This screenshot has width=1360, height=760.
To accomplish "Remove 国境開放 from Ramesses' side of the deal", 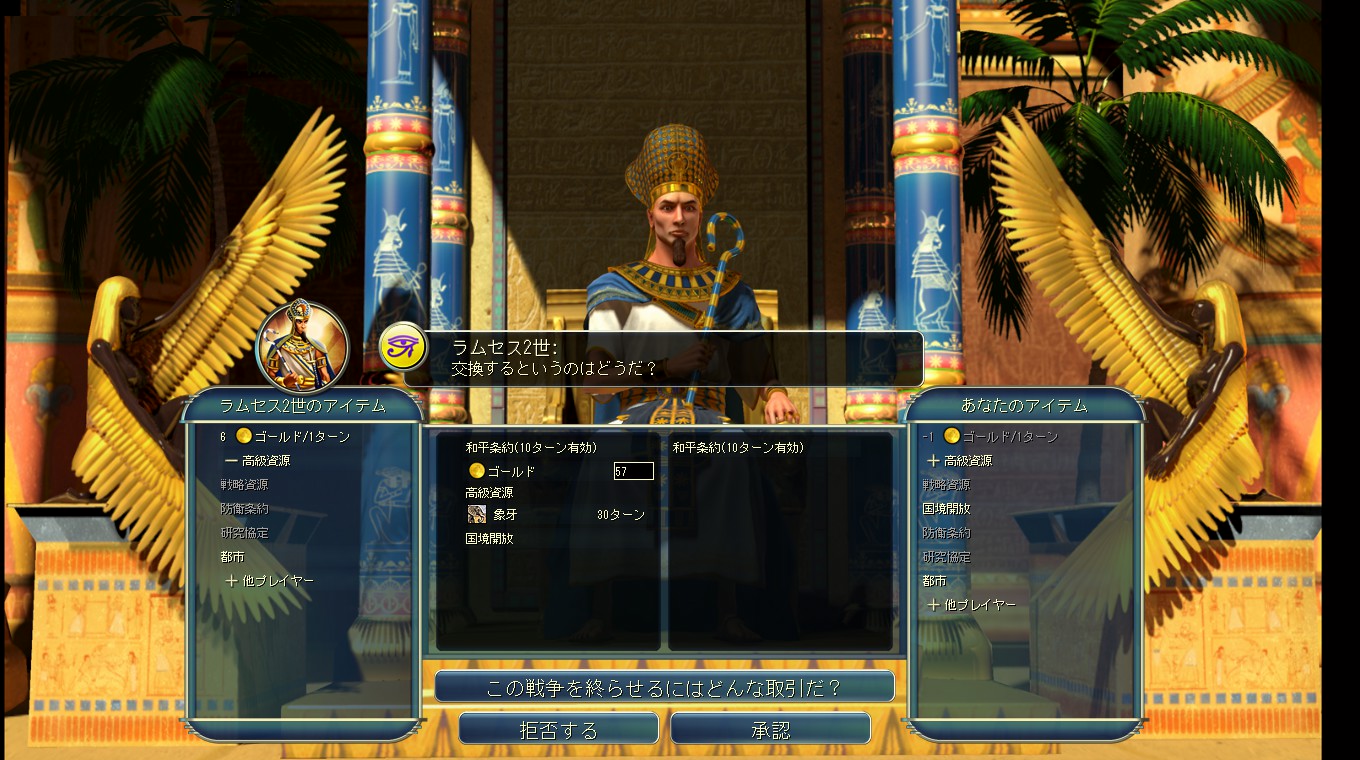I will (490, 538).
